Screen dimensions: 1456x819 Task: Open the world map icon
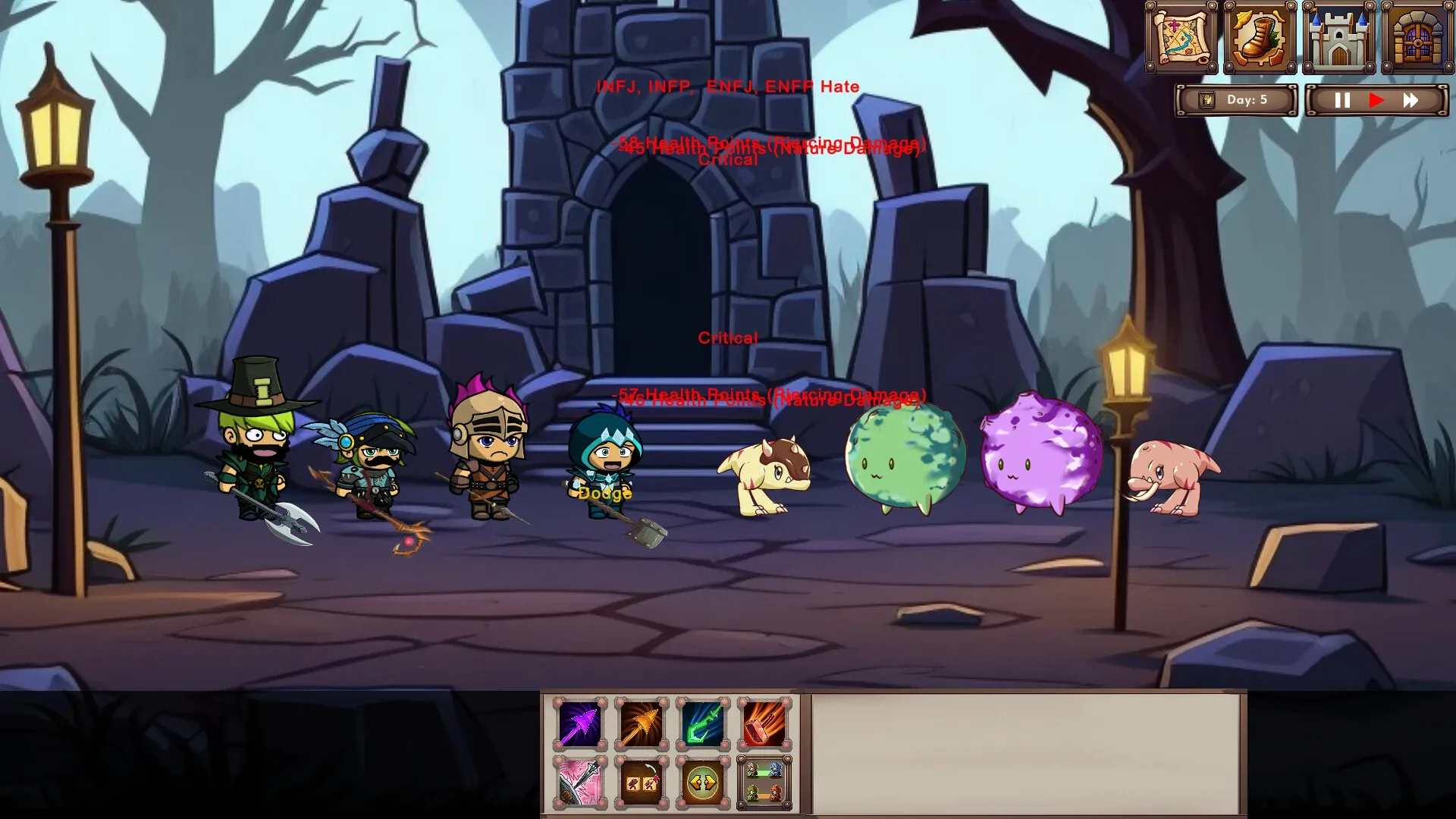tap(1185, 36)
